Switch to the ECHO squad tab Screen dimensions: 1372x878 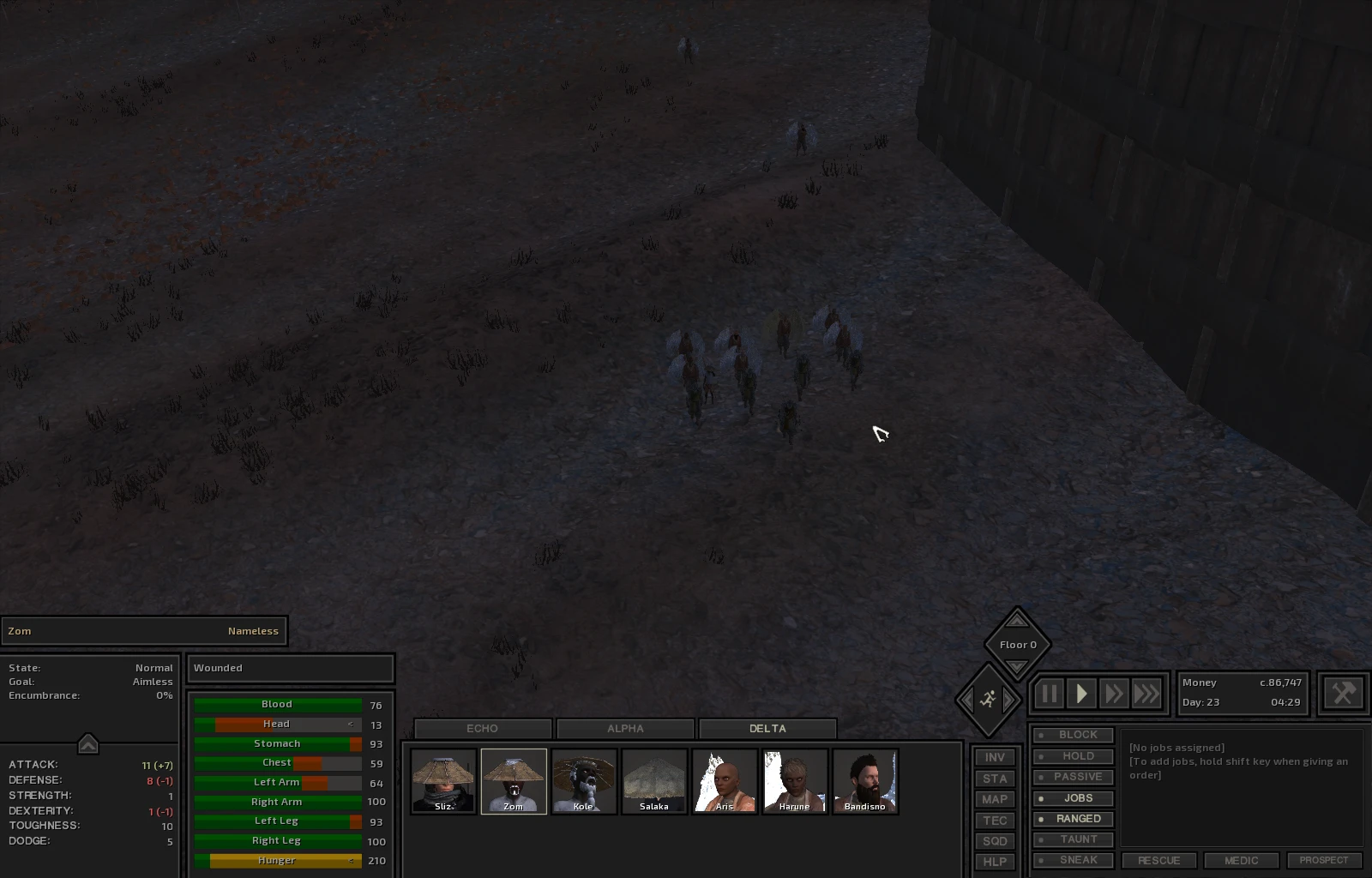pyautogui.click(x=482, y=729)
